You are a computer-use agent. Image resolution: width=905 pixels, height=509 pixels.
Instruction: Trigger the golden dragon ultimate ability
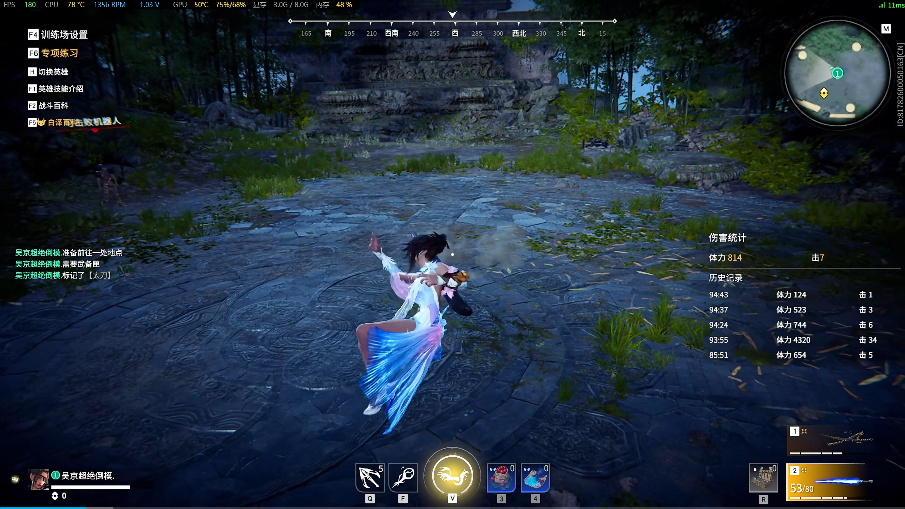(x=452, y=475)
